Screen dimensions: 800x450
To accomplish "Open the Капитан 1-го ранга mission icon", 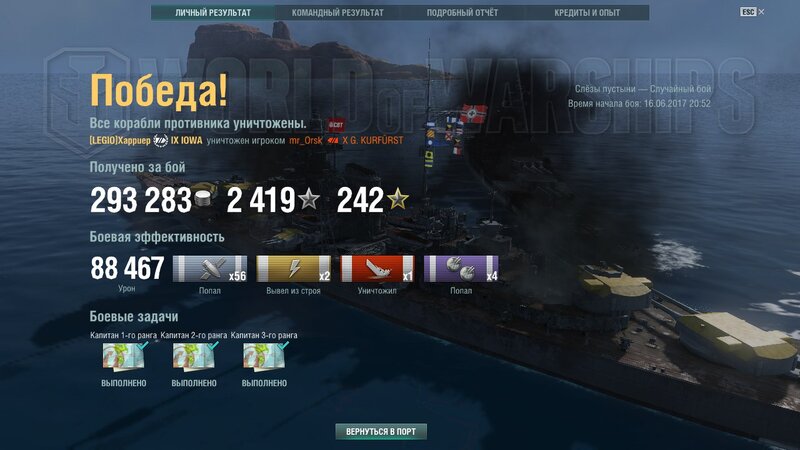I will tap(124, 357).
